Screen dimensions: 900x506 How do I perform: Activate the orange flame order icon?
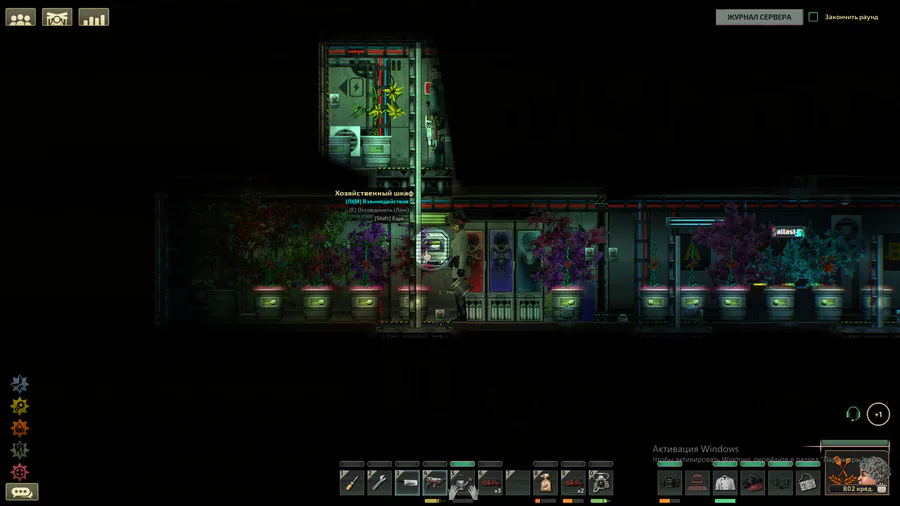coord(20,428)
